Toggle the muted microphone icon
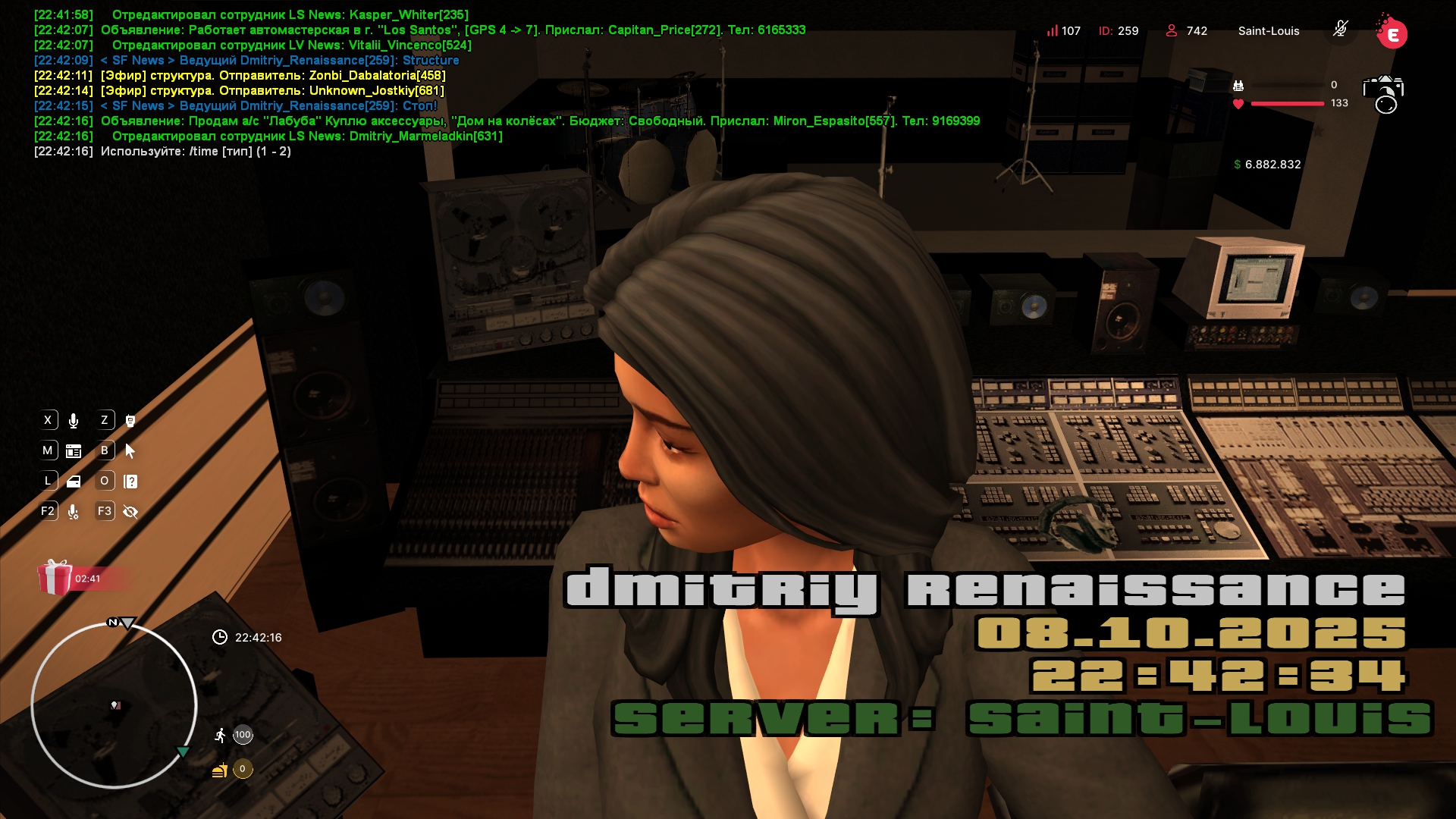This screenshot has height=819, width=1456. 1341,30
